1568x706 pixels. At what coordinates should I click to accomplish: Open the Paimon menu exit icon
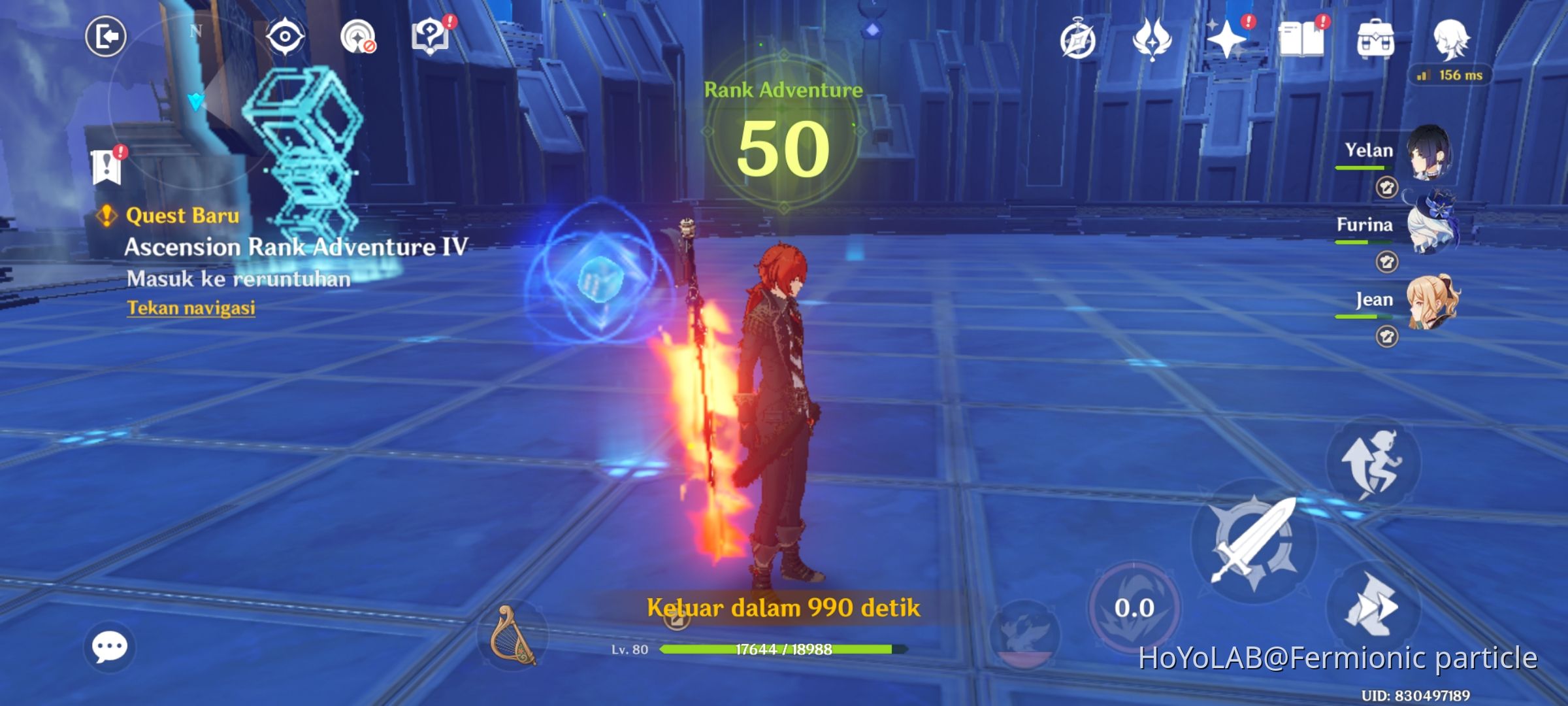pyautogui.click(x=108, y=37)
